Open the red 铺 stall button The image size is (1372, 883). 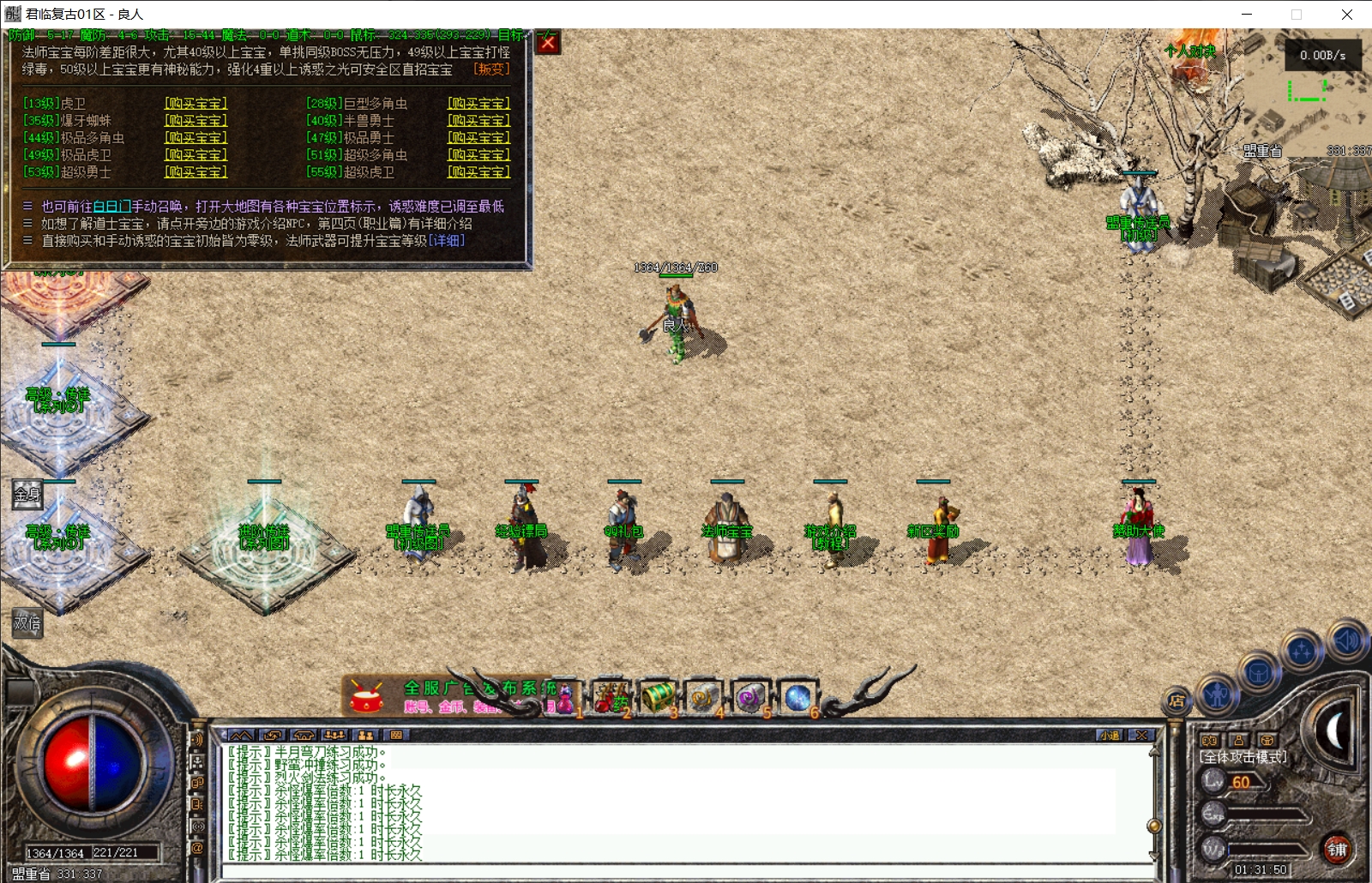tap(1336, 849)
